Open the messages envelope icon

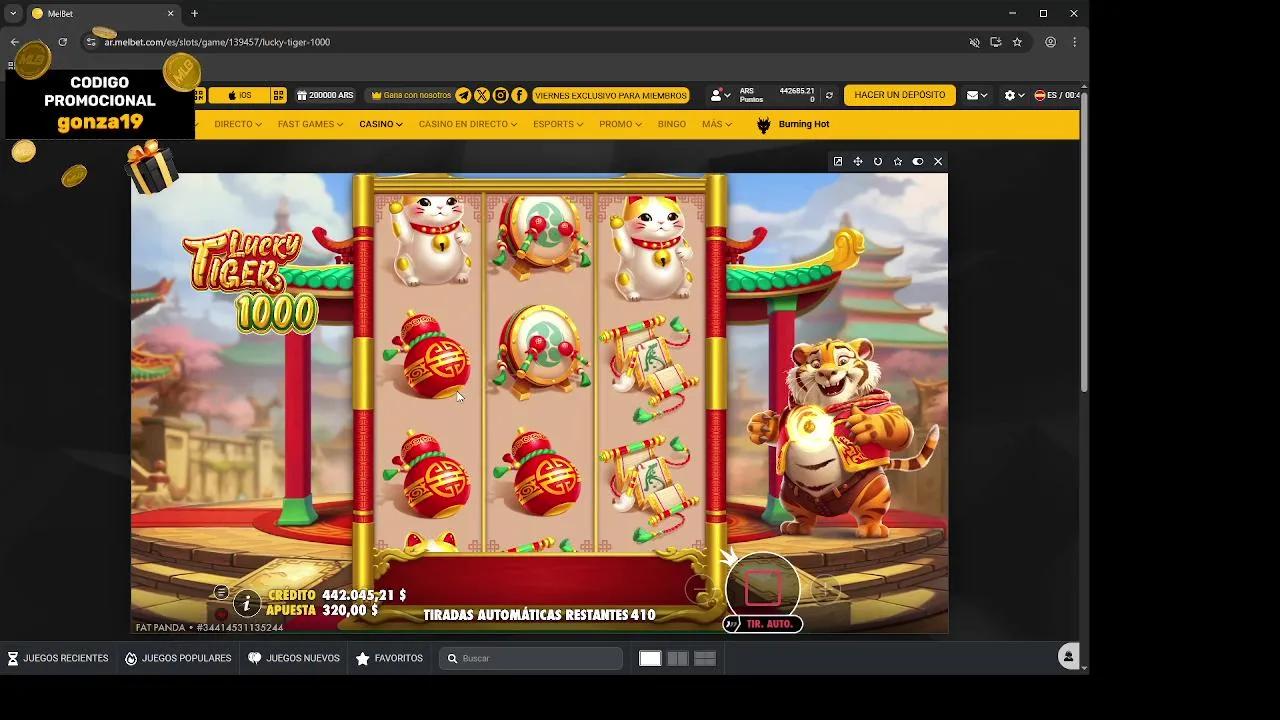971,94
